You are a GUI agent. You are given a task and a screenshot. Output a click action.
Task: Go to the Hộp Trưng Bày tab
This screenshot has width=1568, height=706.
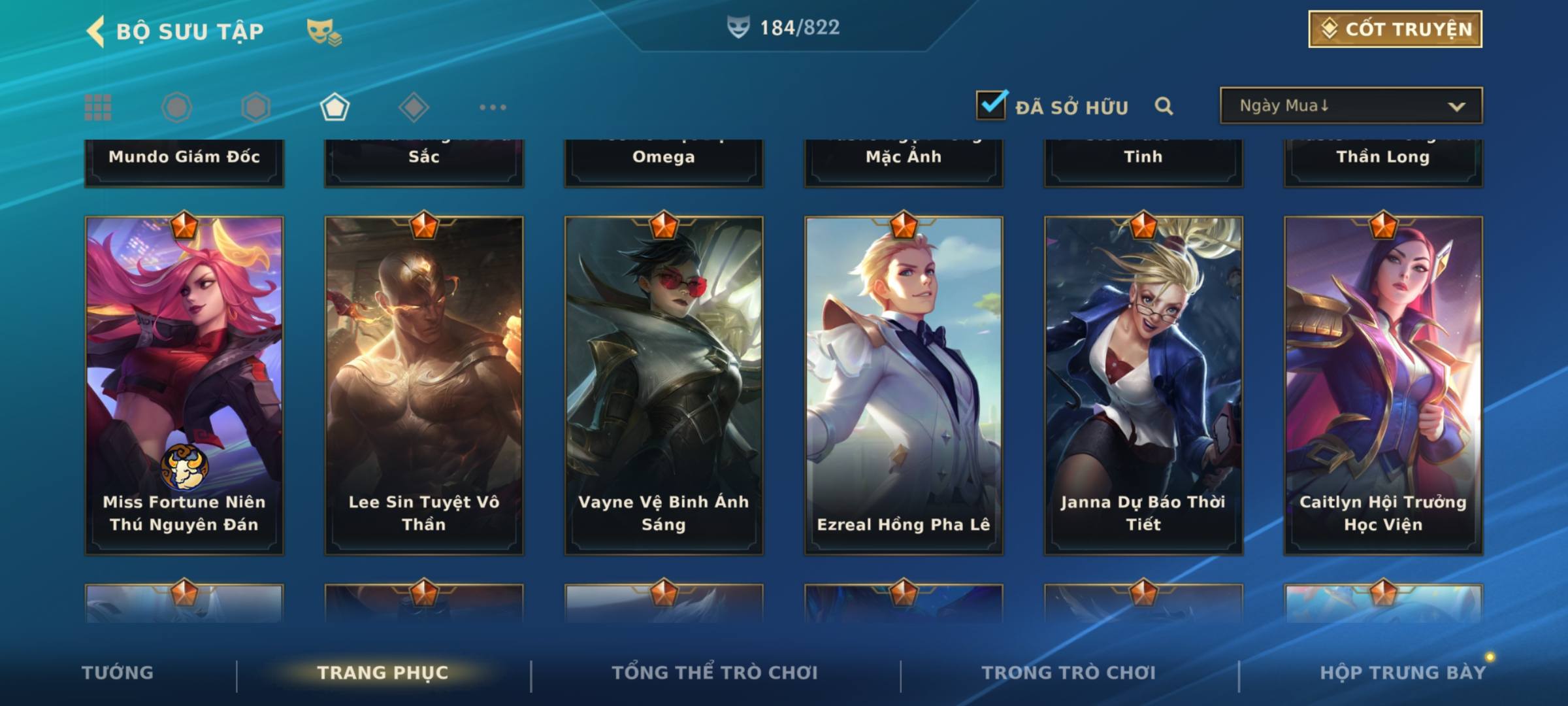[x=1403, y=673]
